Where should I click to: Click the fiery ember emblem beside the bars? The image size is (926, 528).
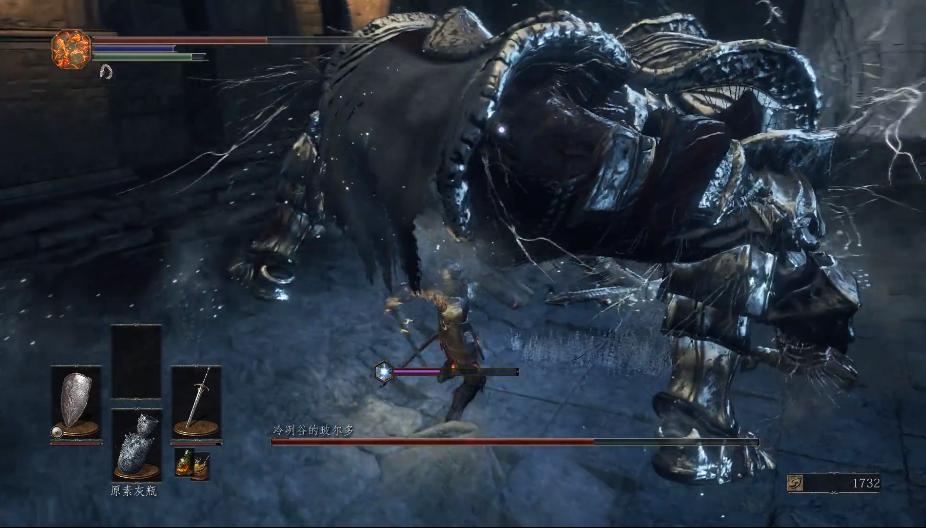click(x=71, y=48)
